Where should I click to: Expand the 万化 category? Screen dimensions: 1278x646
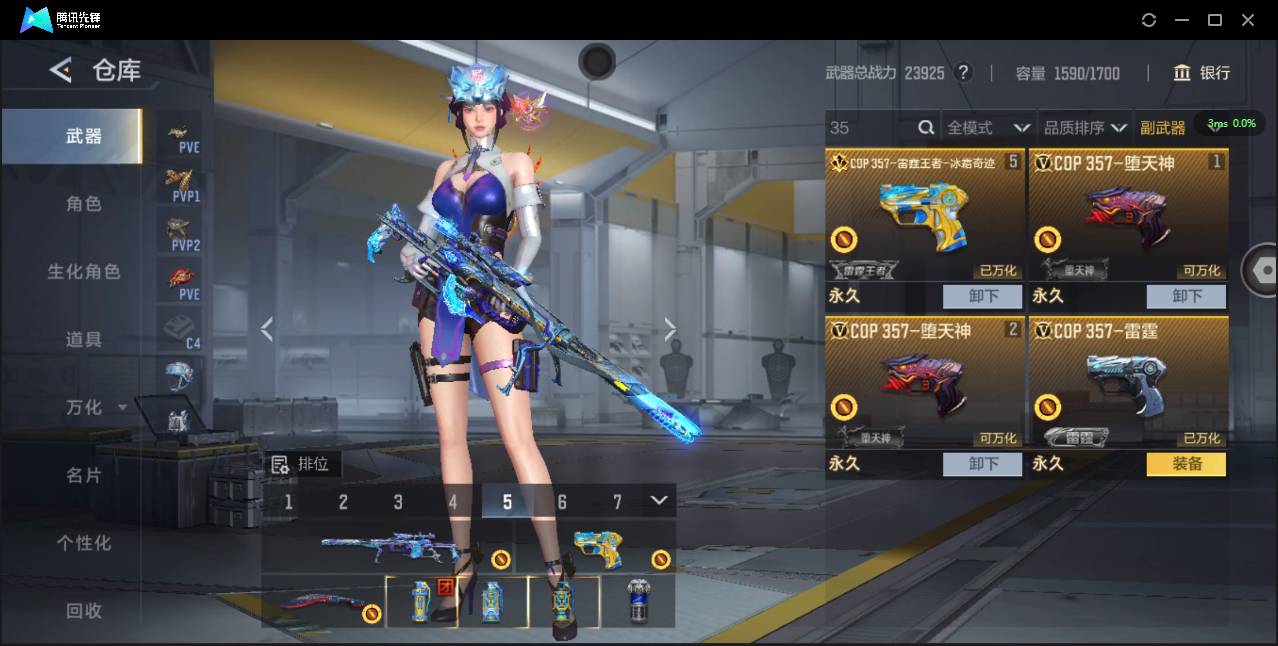click(92, 408)
